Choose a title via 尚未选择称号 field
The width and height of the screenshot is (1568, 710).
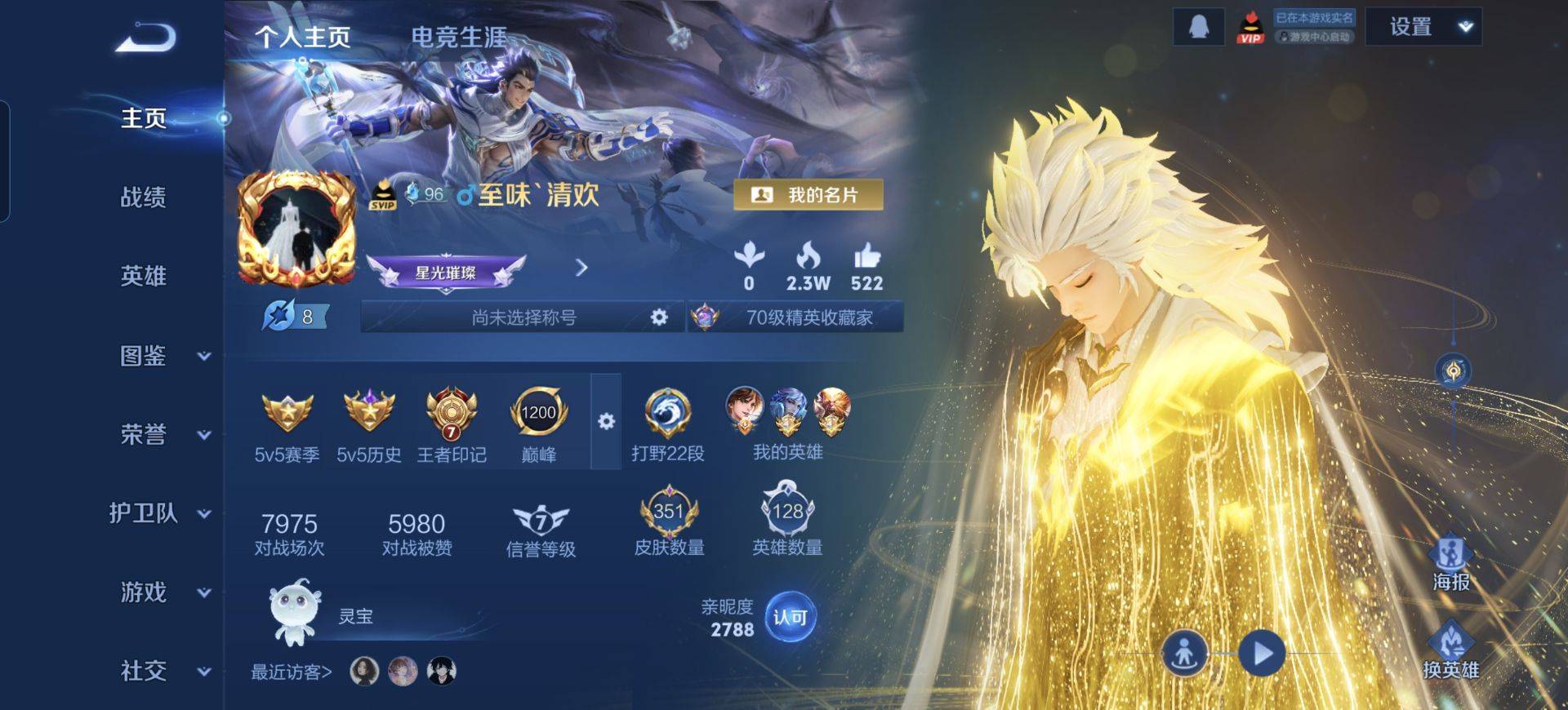pyautogui.click(x=523, y=317)
